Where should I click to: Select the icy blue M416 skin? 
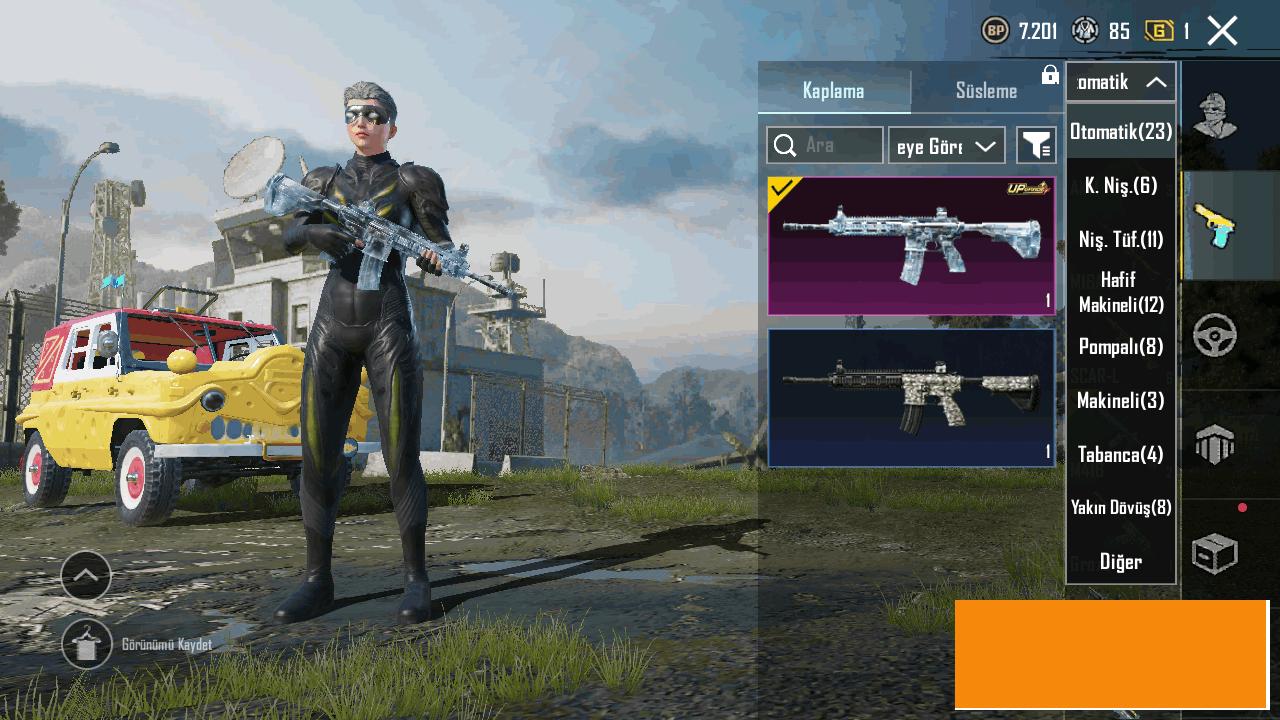pos(911,246)
